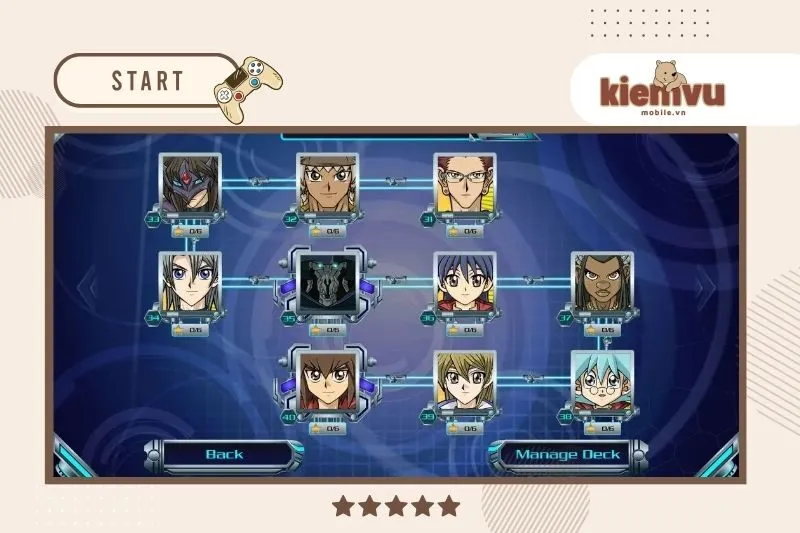Pick the glasses-wearing duelist numbered 31
Image resolution: width=800 pixels, height=533 pixels.
click(465, 186)
